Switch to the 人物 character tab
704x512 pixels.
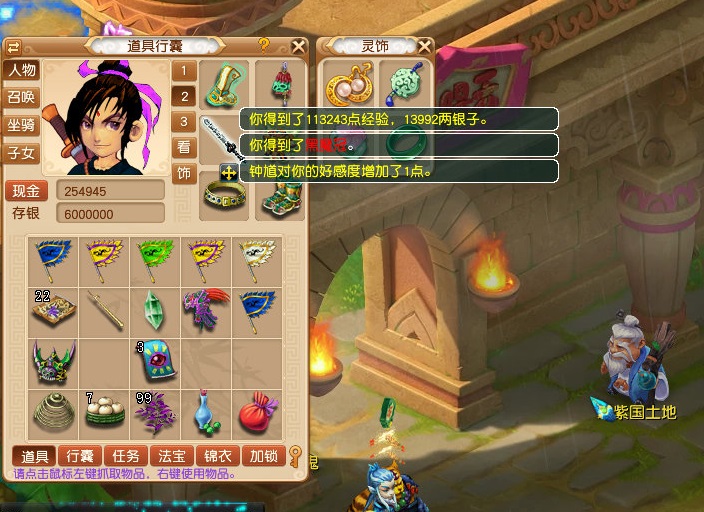click(21, 71)
